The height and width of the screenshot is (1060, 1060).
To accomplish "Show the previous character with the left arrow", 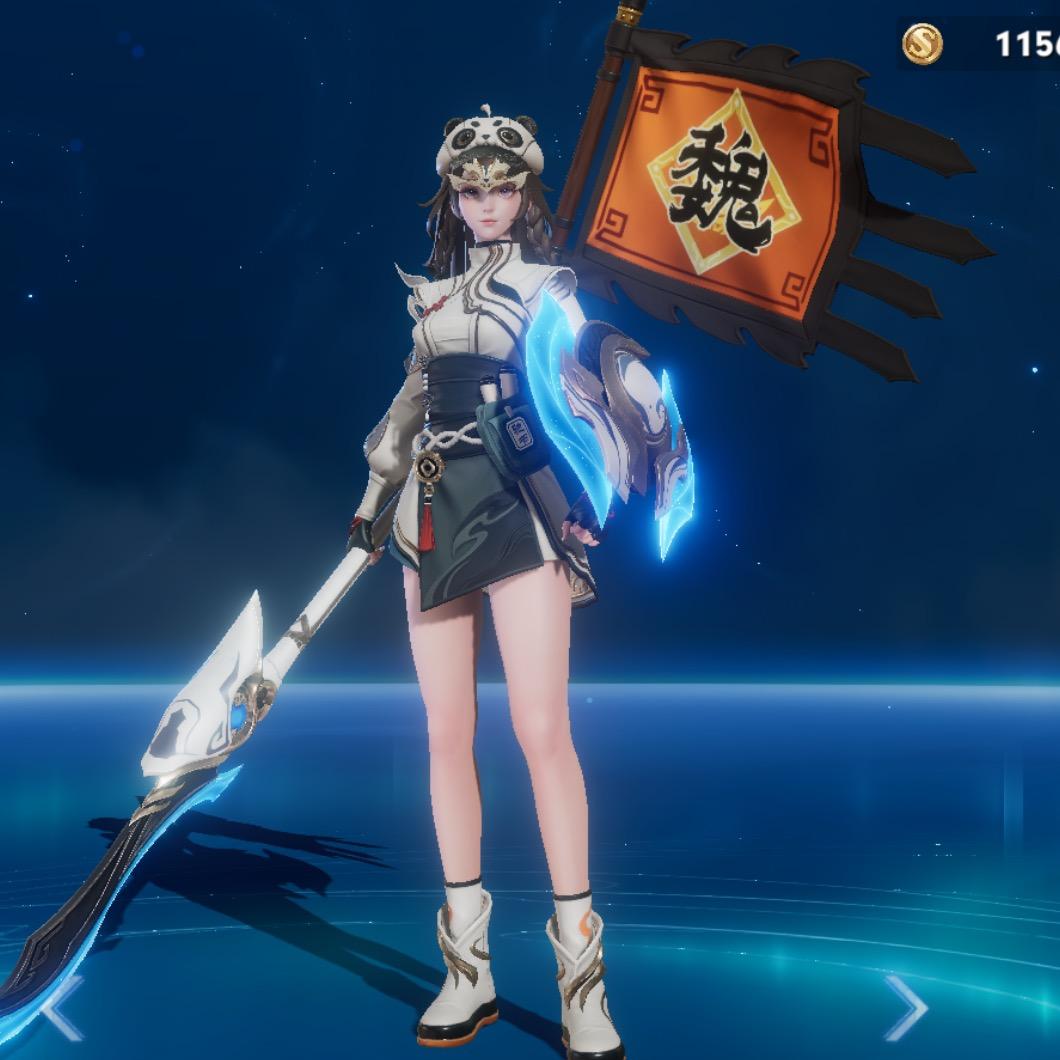I will tap(60, 1010).
